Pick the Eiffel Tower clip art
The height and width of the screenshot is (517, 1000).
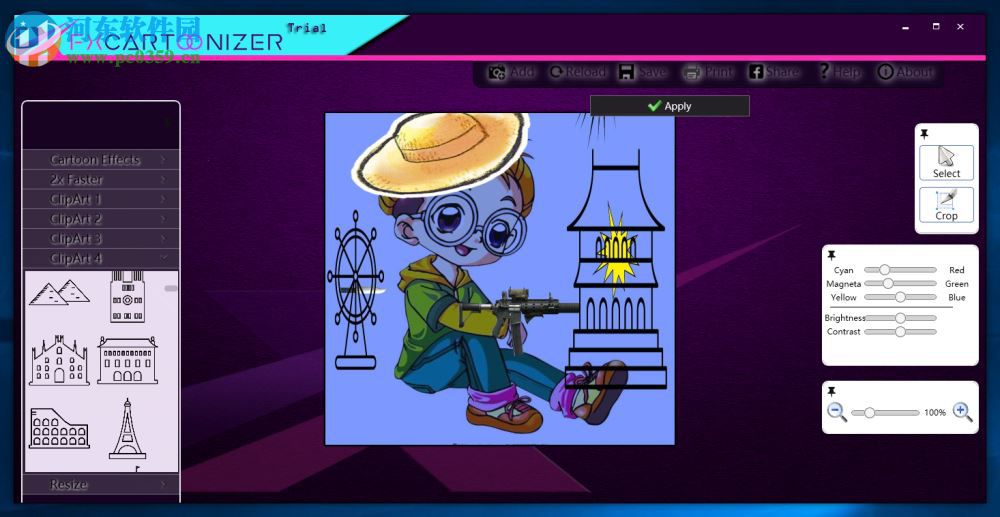click(x=127, y=428)
